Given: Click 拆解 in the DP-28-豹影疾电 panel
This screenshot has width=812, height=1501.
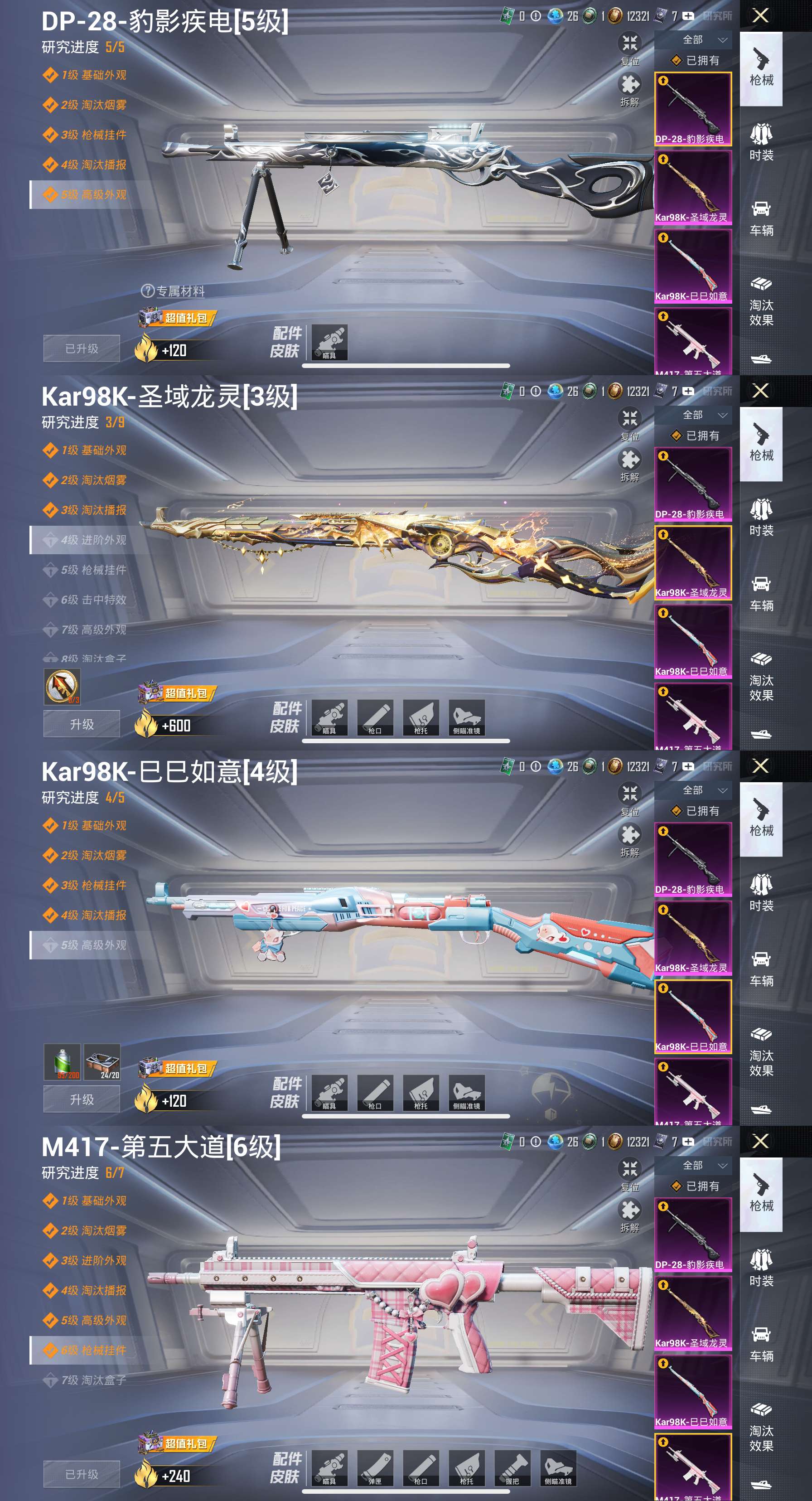Looking at the screenshot, I should [x=630, y=90].
